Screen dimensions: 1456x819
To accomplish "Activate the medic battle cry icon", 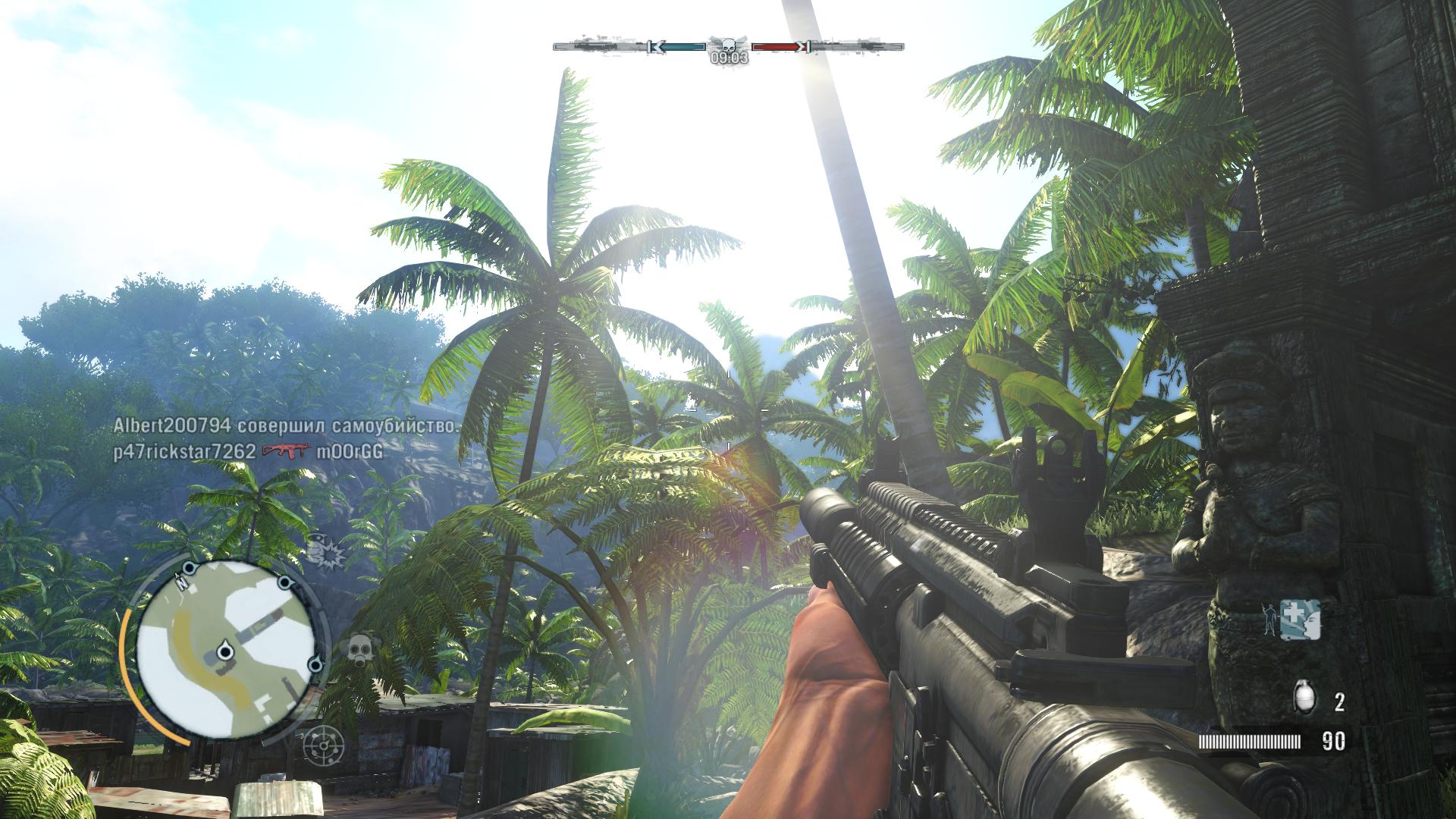I will [1300, 620].
